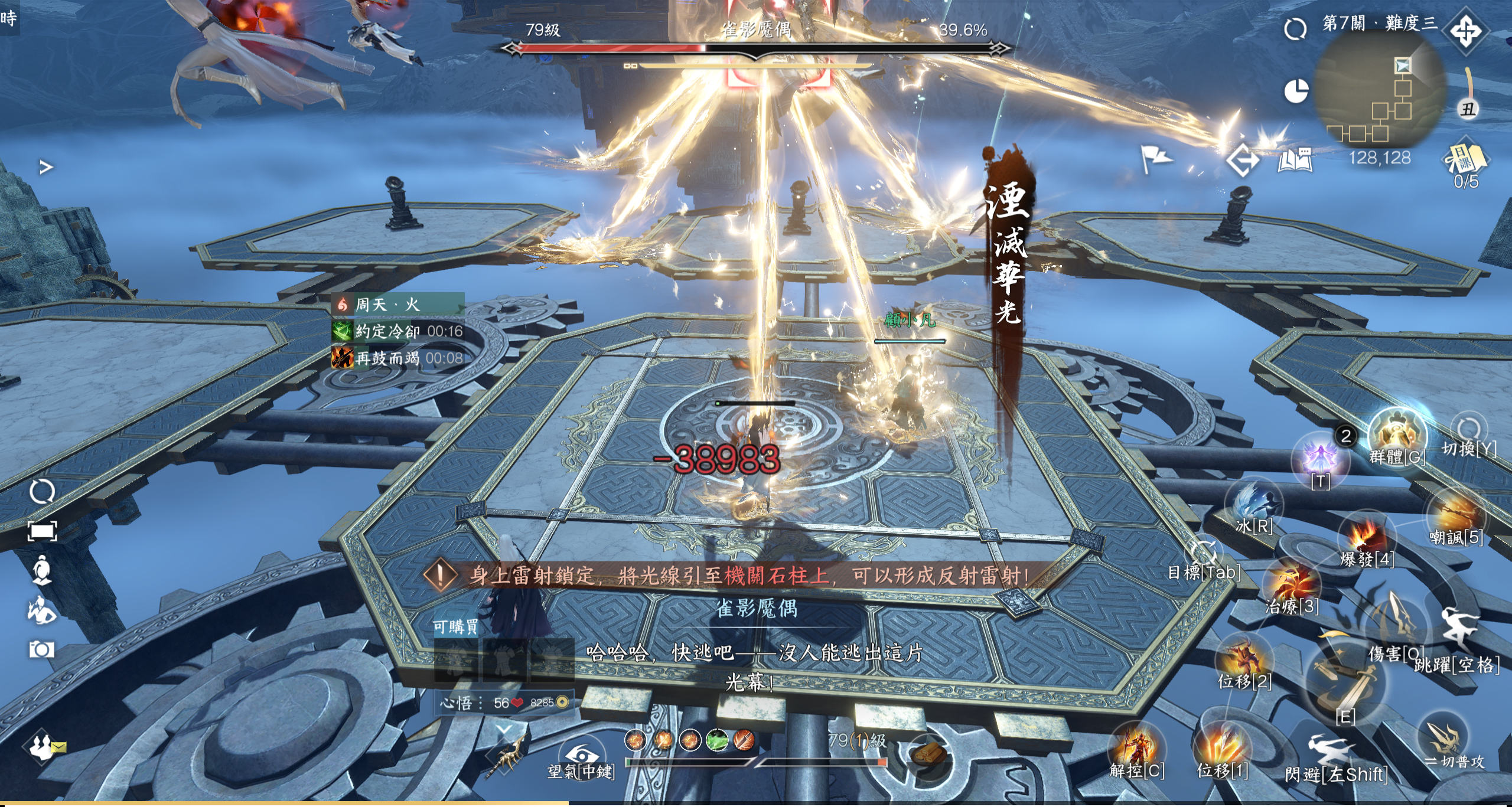Open the book guide icon
Screen dimensions: 1512x807
(1295, 159)
